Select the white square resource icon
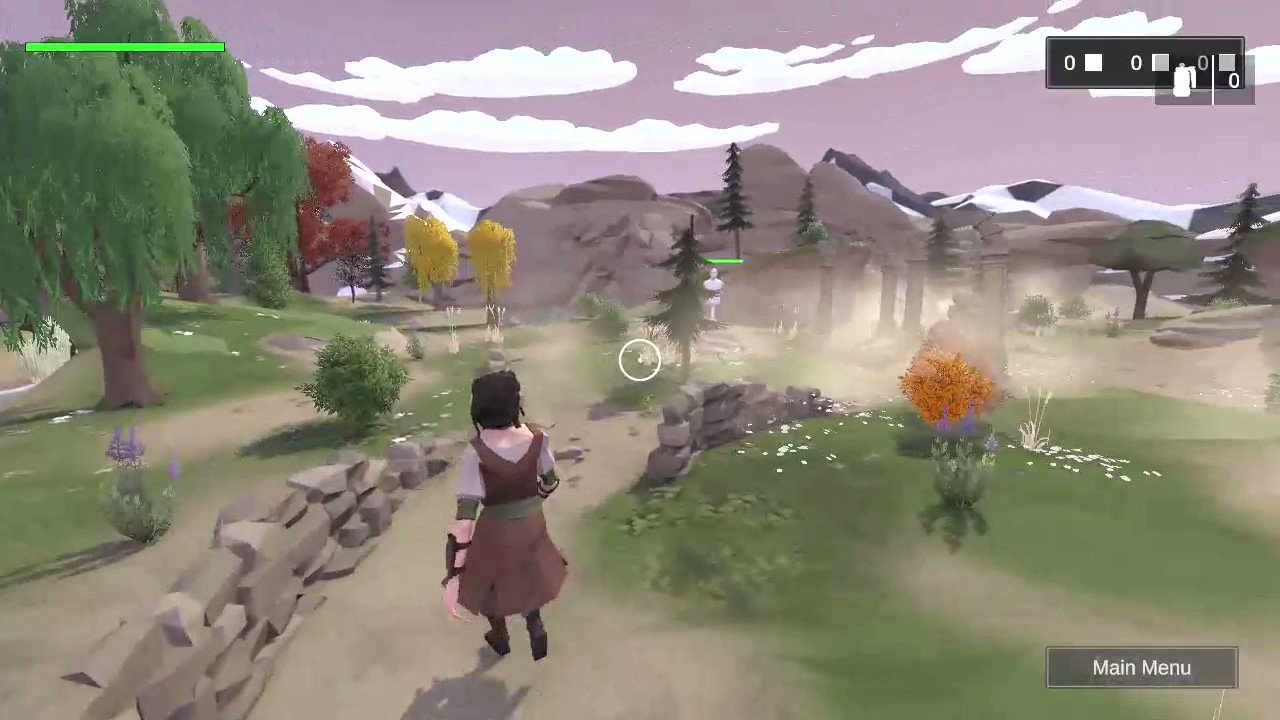 point(1093,62)
